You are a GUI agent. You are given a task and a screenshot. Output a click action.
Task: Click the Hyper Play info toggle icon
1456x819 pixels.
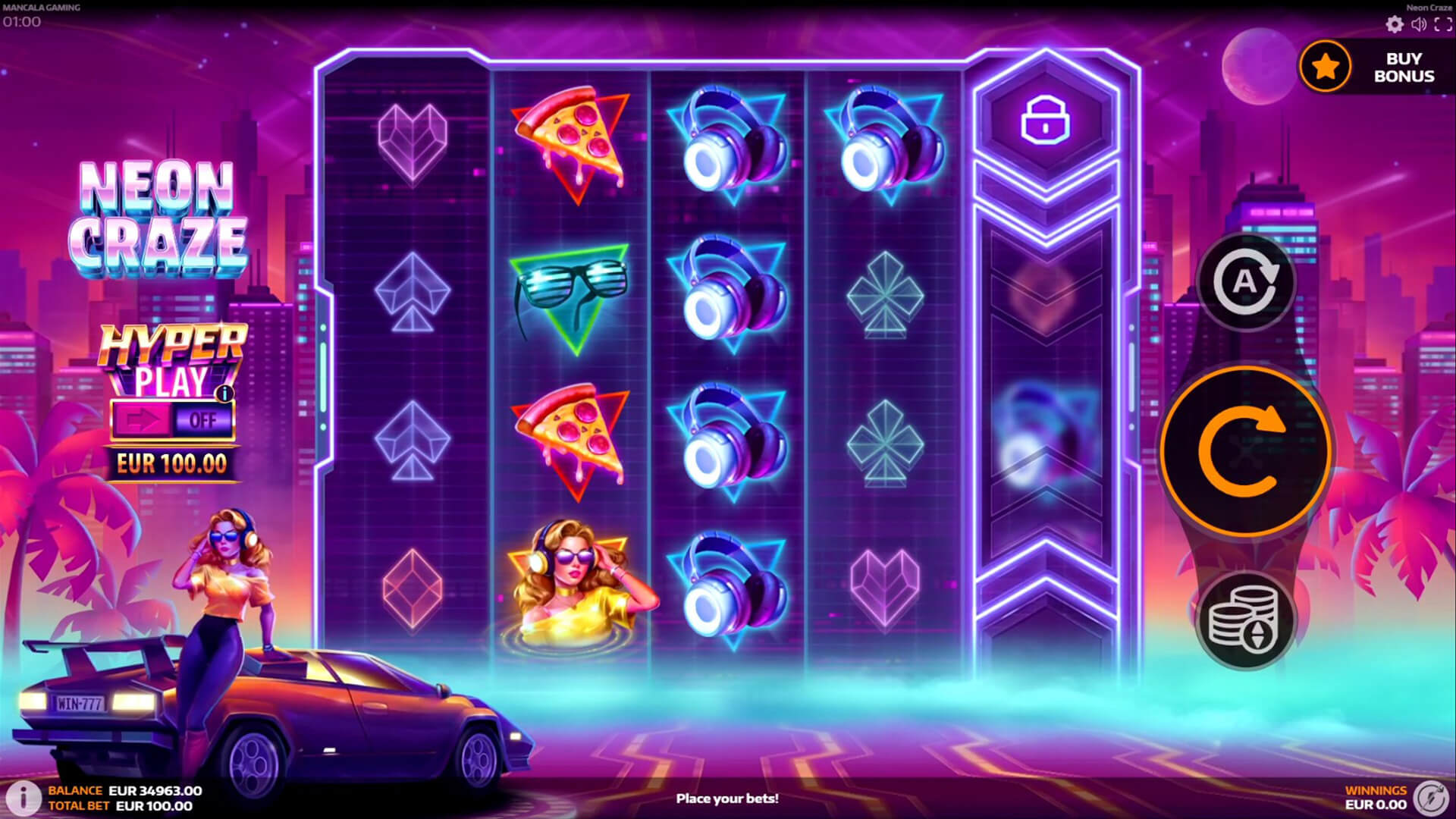click(x=225, y=391)
